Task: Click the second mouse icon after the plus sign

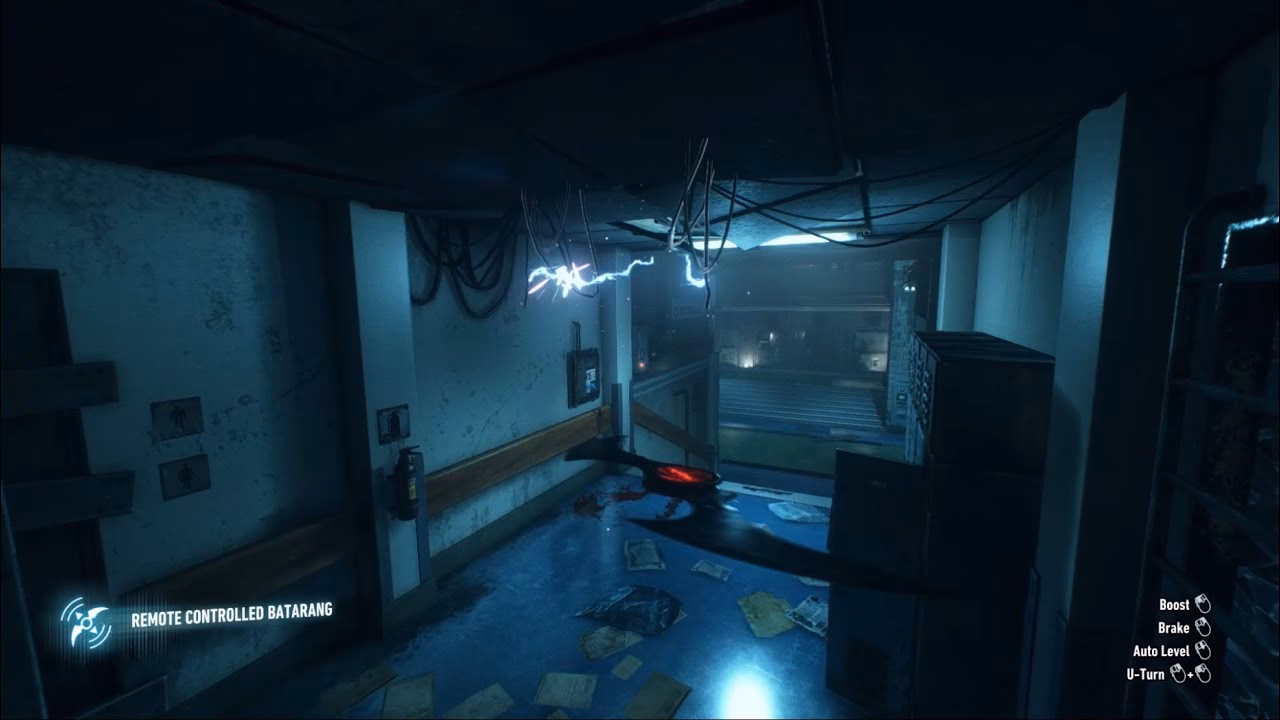Action: tap(1203, 673)
